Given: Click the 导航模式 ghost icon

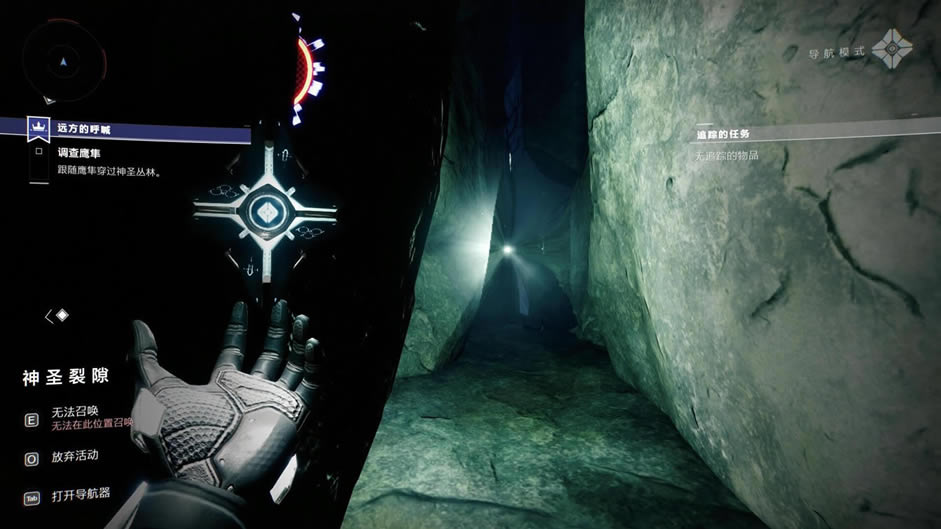Looking at the screenshot, I should coord(890,49).
